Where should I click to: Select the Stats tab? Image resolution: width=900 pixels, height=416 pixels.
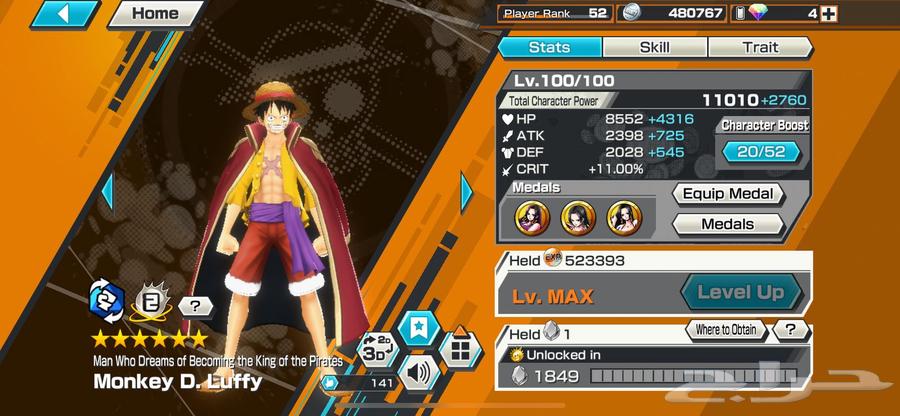click(x=549, y=47)
